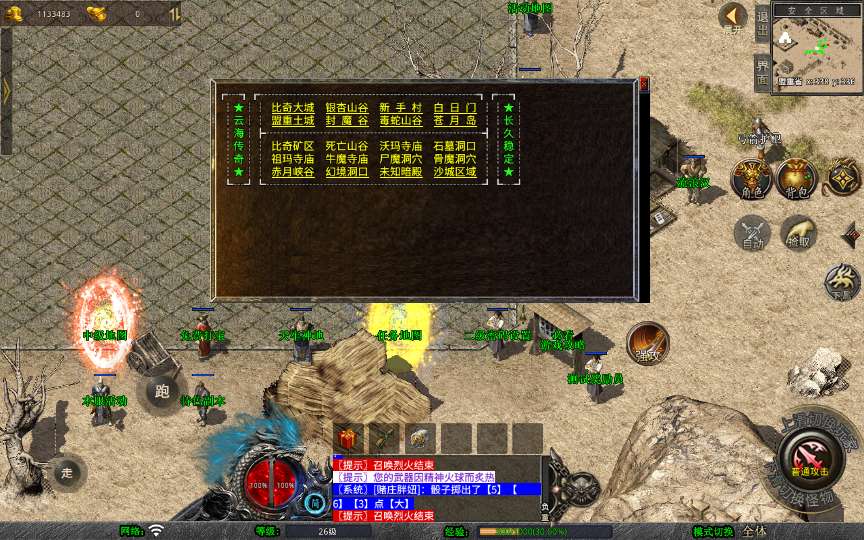
Task: Select 苍月岛 destination
Action: coord(454,120)
